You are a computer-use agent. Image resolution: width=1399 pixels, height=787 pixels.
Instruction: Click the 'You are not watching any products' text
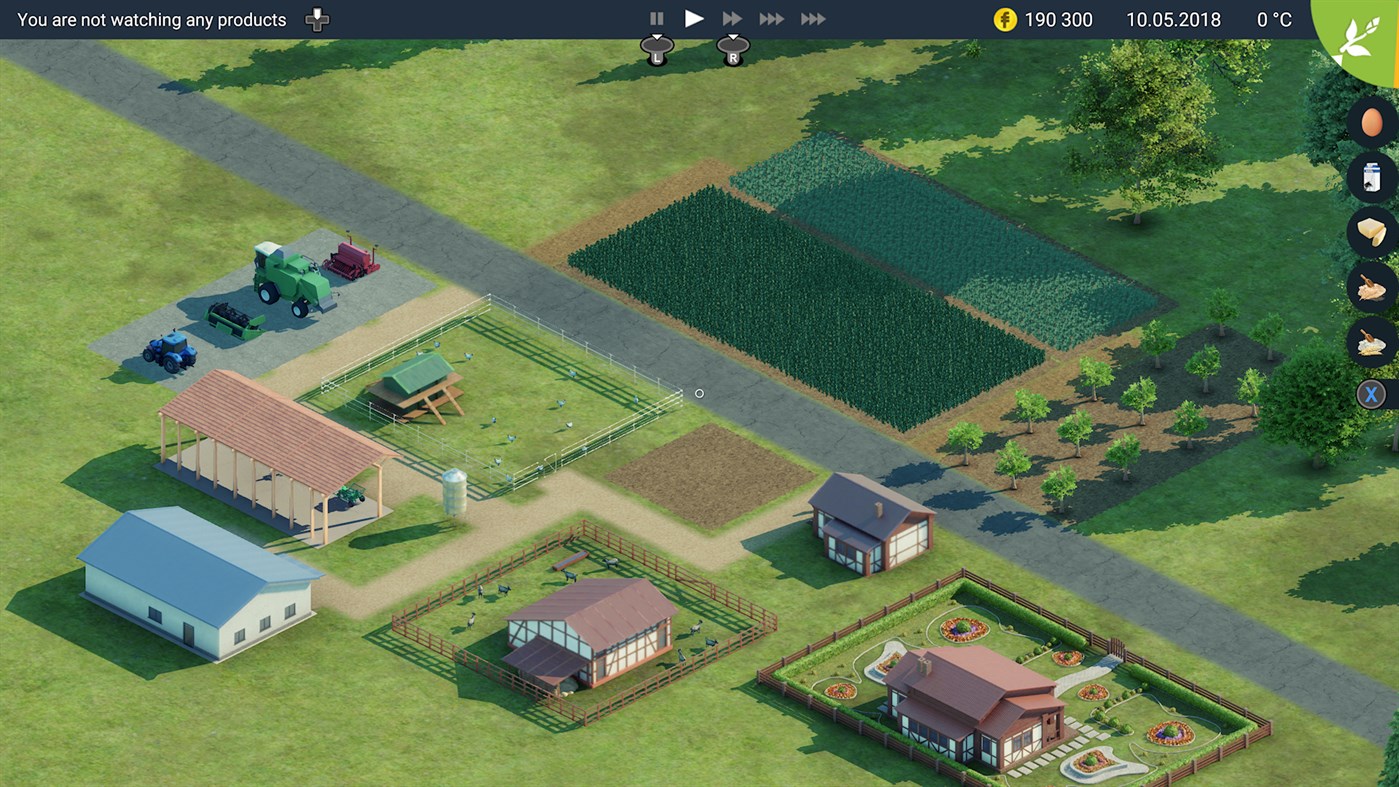click(150, 18)
